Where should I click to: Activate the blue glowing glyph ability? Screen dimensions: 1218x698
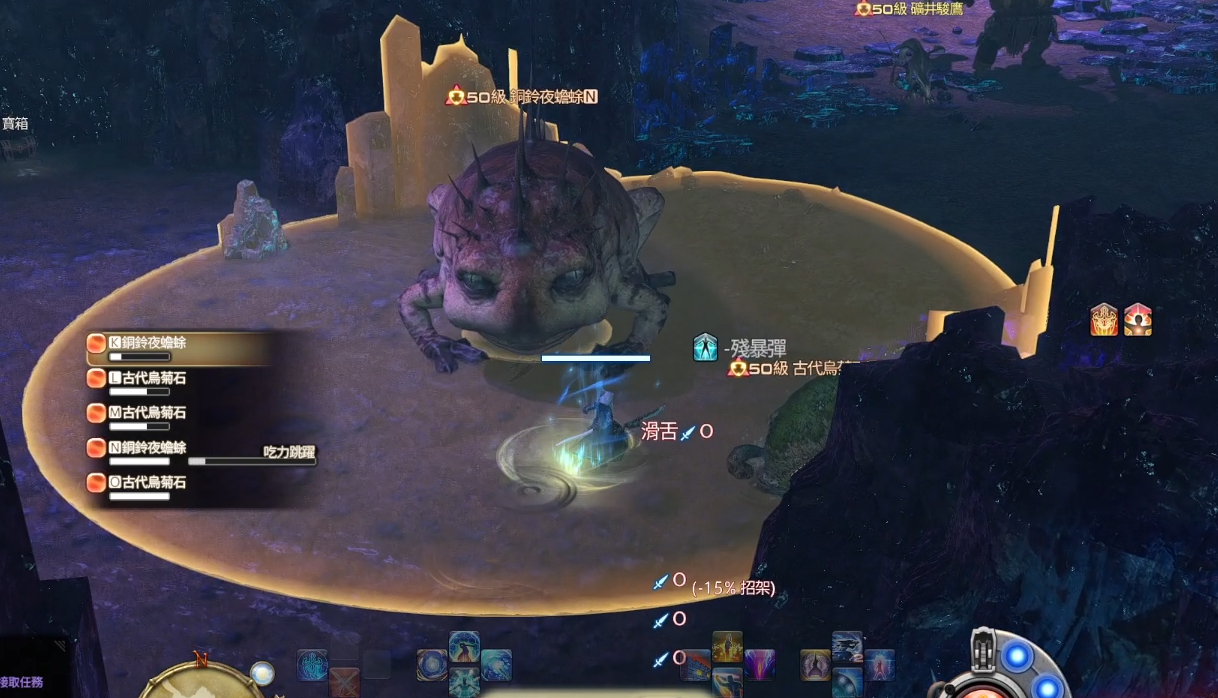tap(312, 664)
